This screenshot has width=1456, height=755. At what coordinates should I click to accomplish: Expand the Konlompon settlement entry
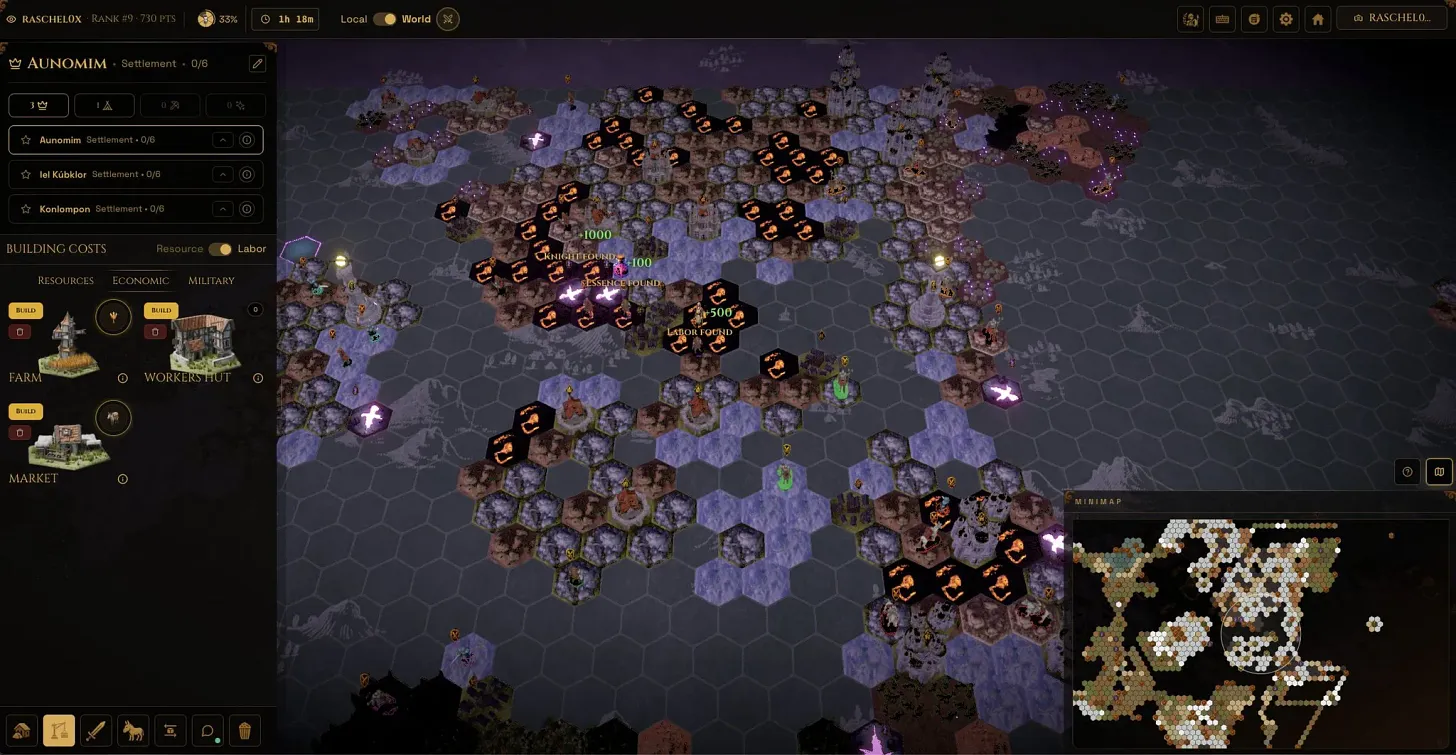[x=223, y=208]
